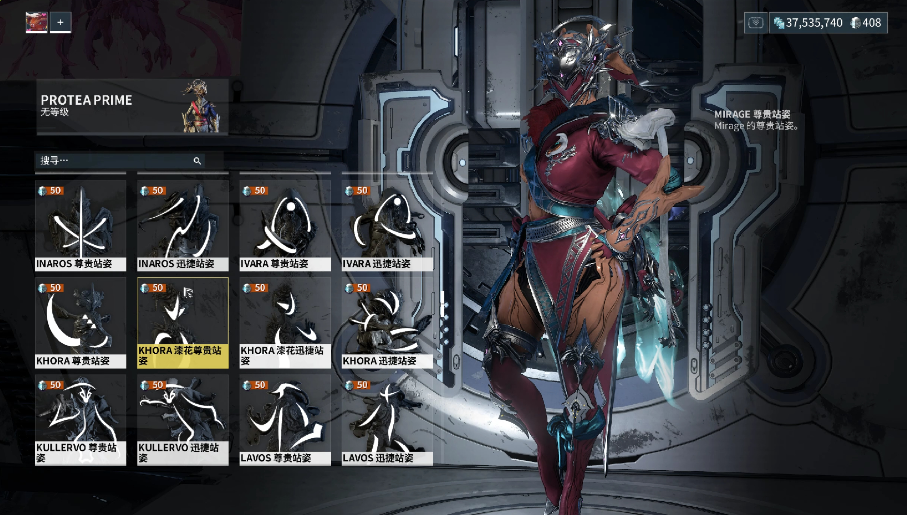907x515 pixels.
Task: Pick the KHORA 漆花迅捷站姿 stance
Action: [x=285, y=323]
